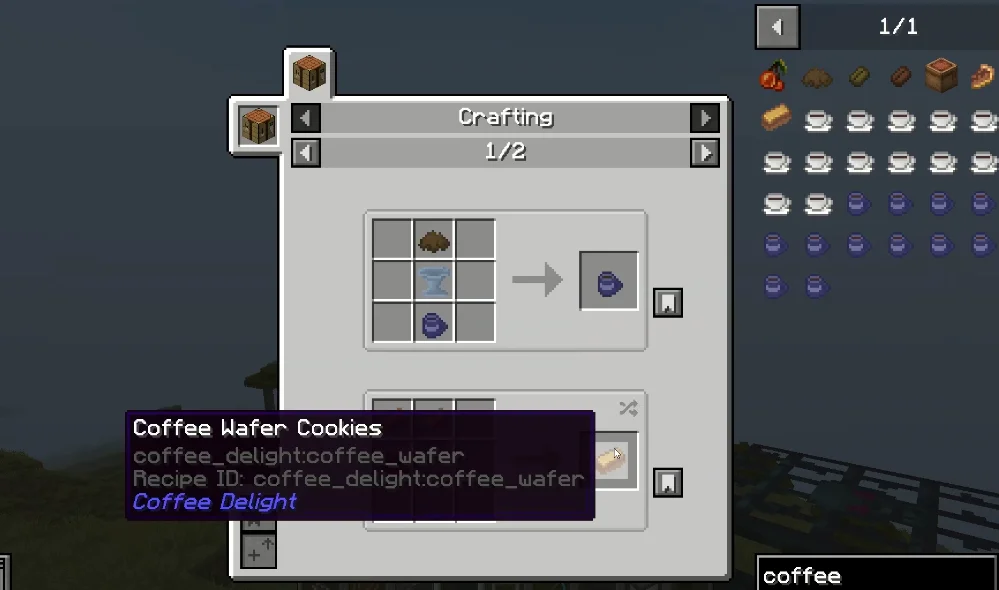Click the crafting table catalyst icon beside the Crafting title
Screen dimensions: 999x590
tap(258, 125)
